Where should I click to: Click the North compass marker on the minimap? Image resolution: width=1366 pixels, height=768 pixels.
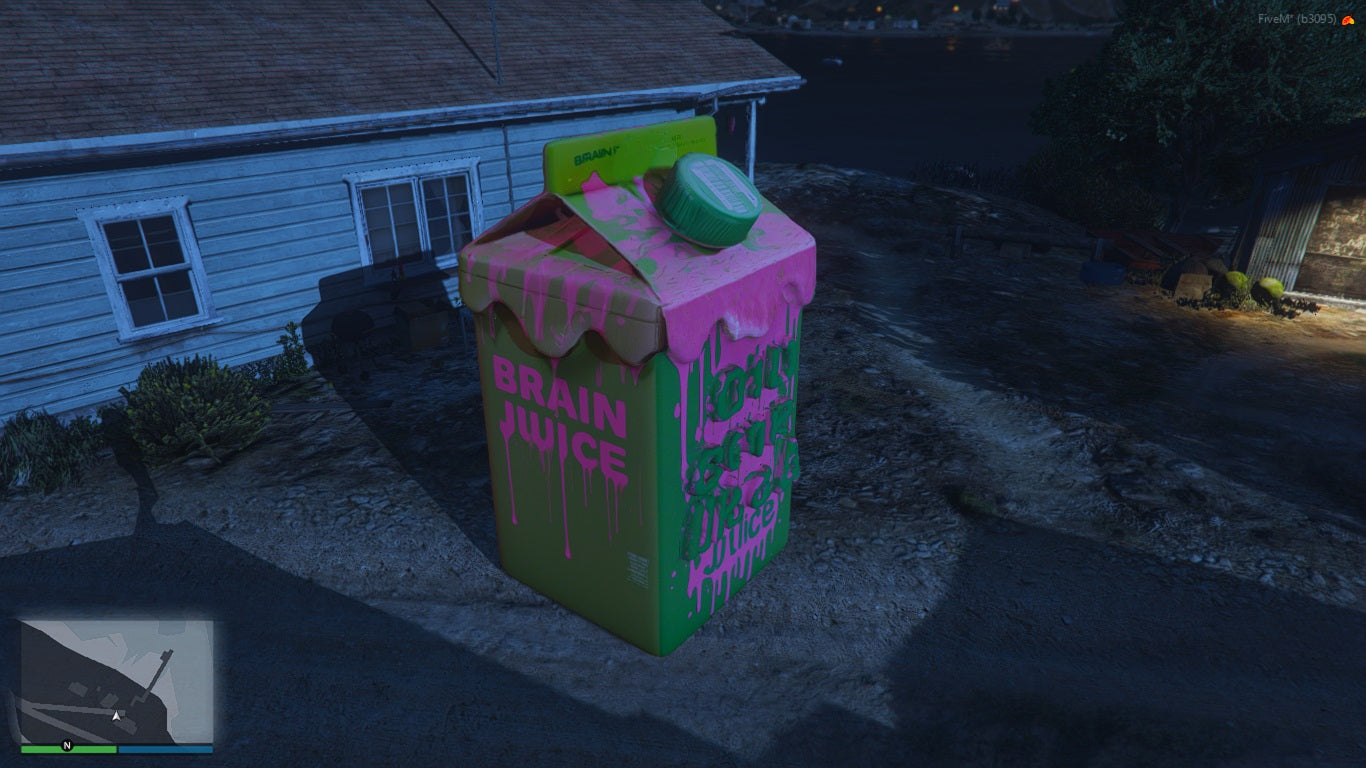pos(67,745)
